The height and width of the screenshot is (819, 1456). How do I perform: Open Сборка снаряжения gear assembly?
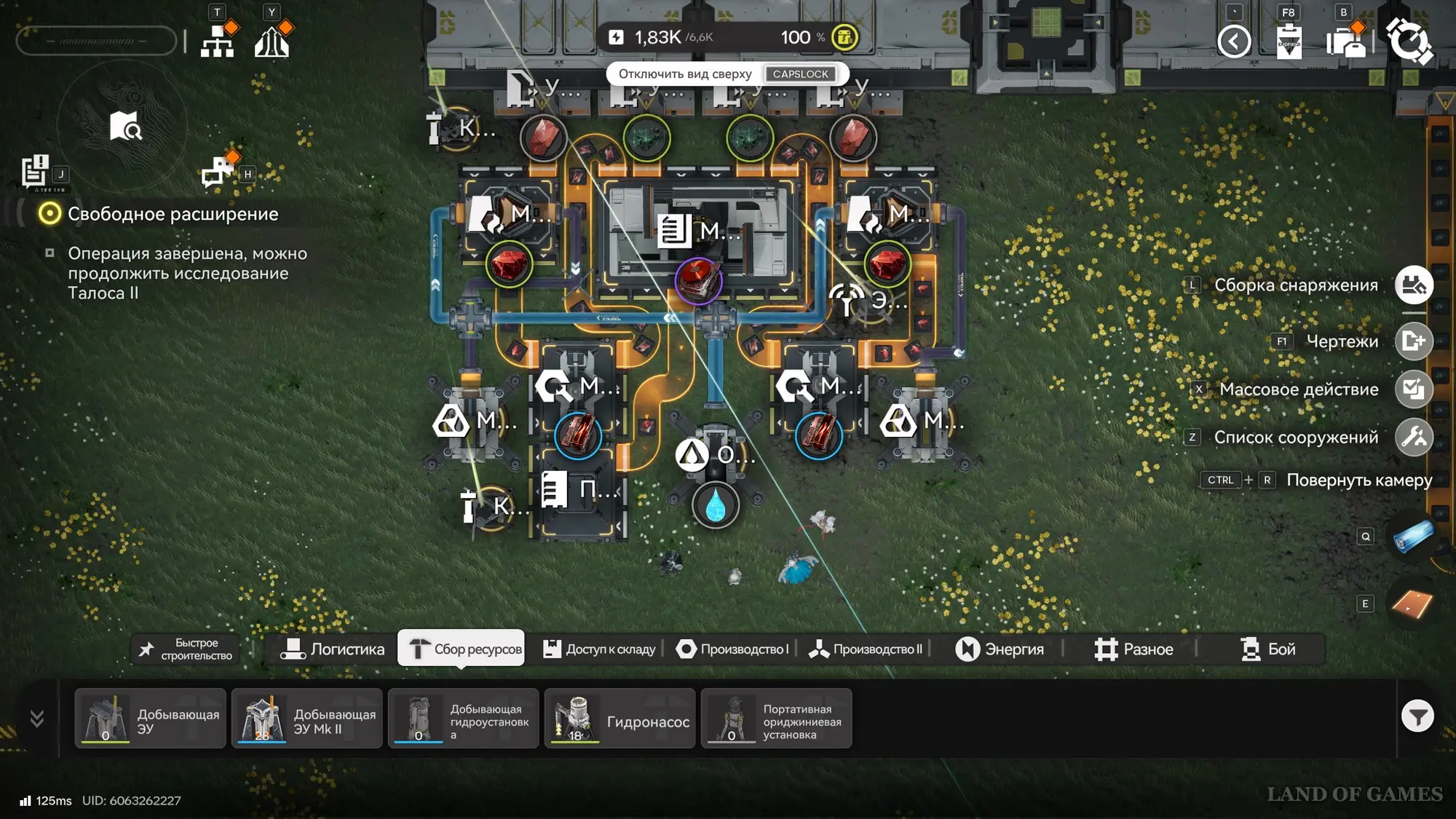click(1414, 285)
